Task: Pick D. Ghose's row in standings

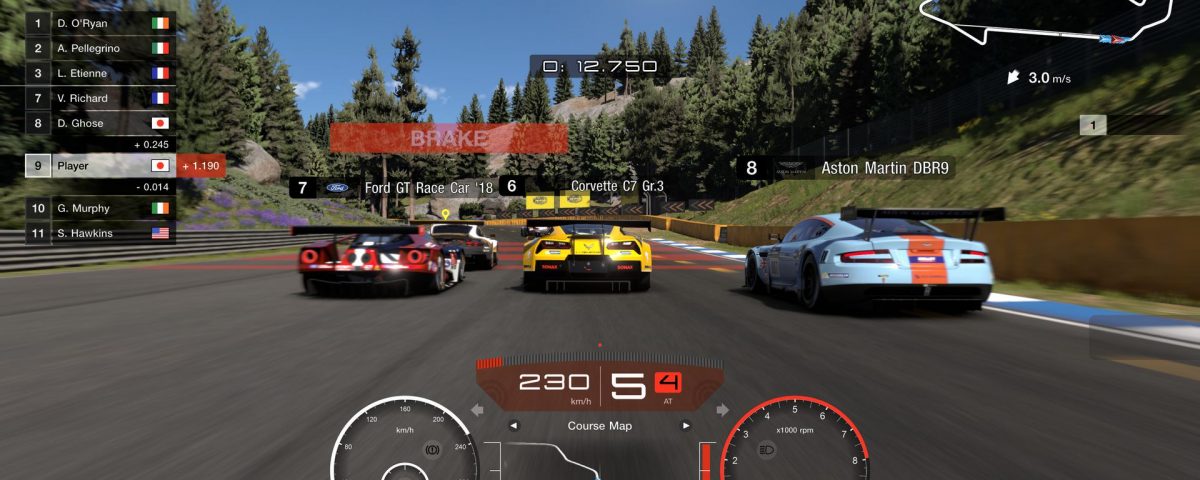Action: click(x=100, y=123)
